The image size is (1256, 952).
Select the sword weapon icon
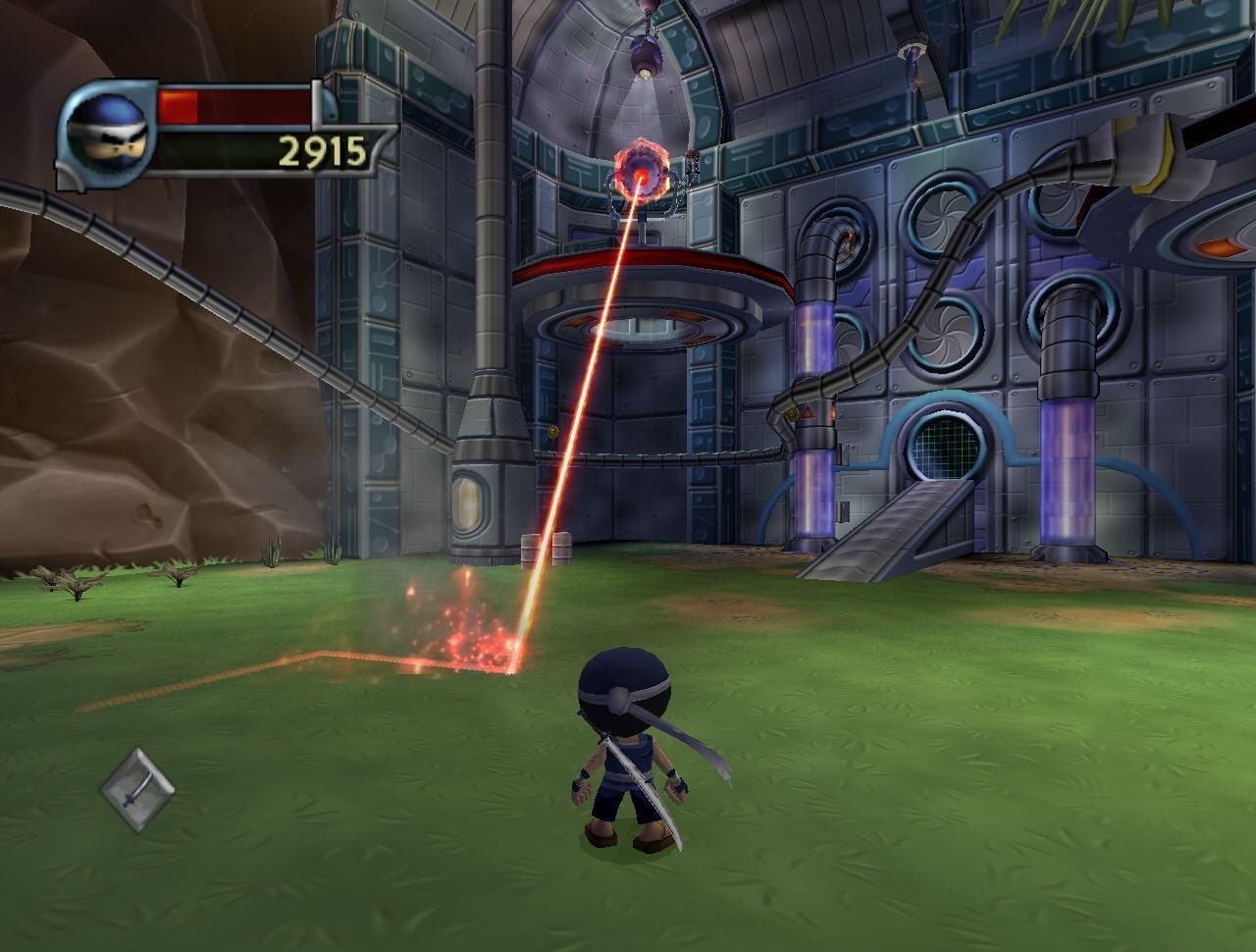coord(138,790)
